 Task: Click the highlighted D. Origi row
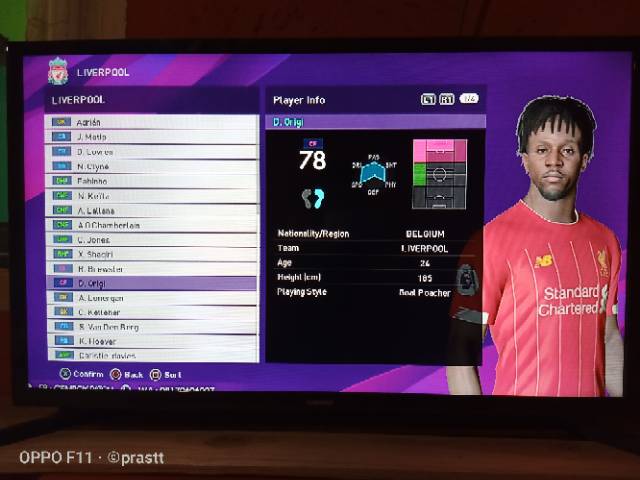pyautogui.click(x=150, y=283)
